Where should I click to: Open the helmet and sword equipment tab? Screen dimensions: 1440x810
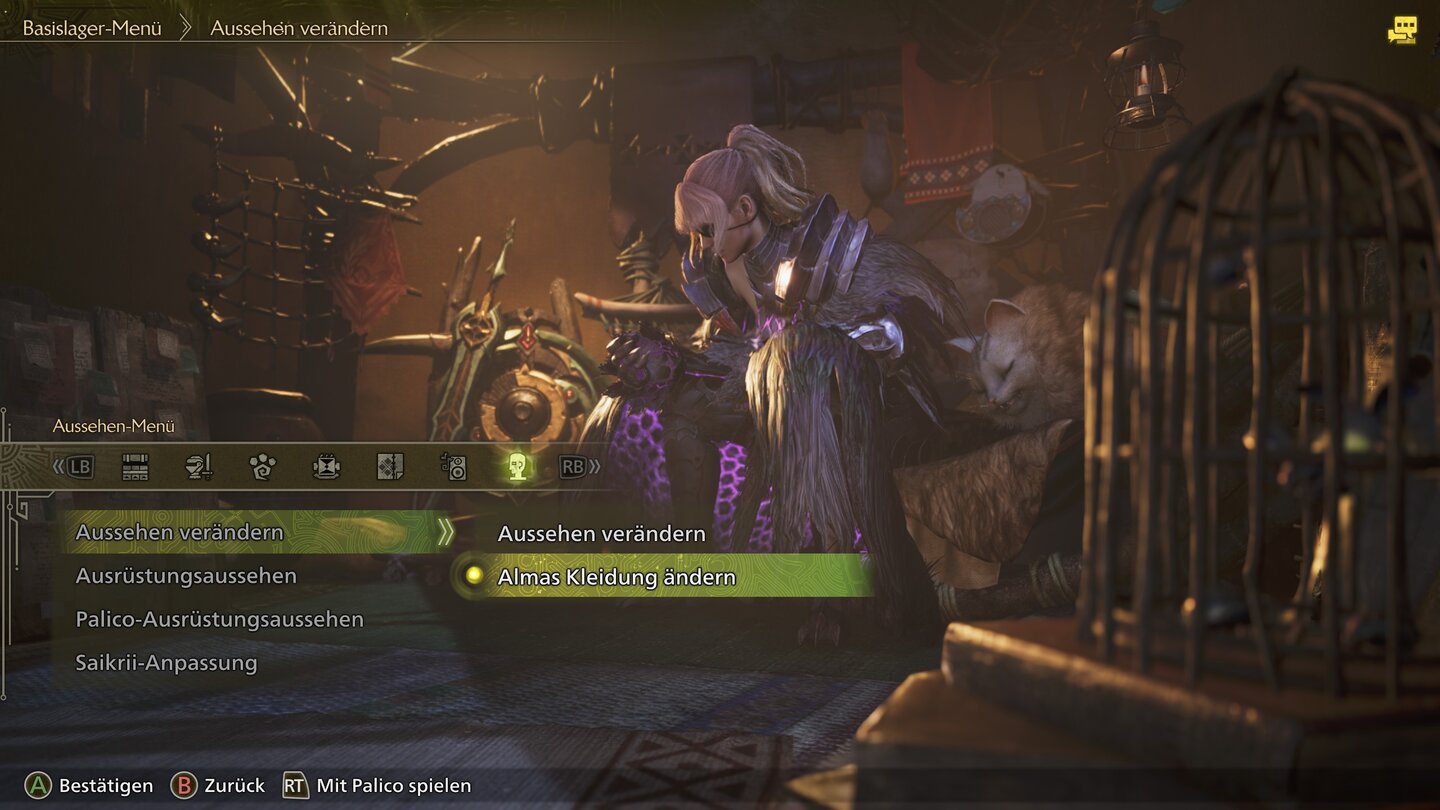(199, 467)
